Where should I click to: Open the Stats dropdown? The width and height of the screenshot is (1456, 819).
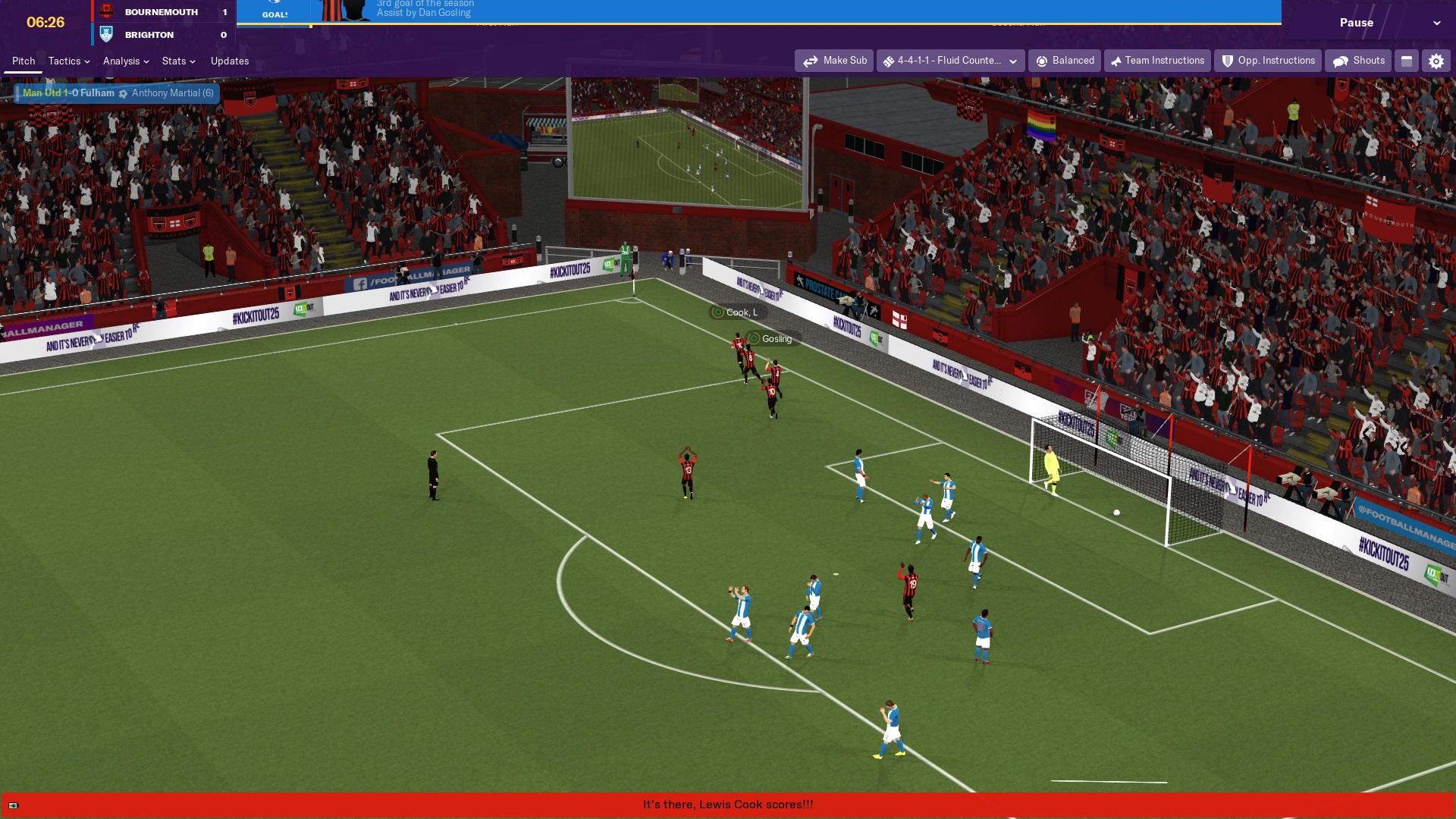pos(178,61)
